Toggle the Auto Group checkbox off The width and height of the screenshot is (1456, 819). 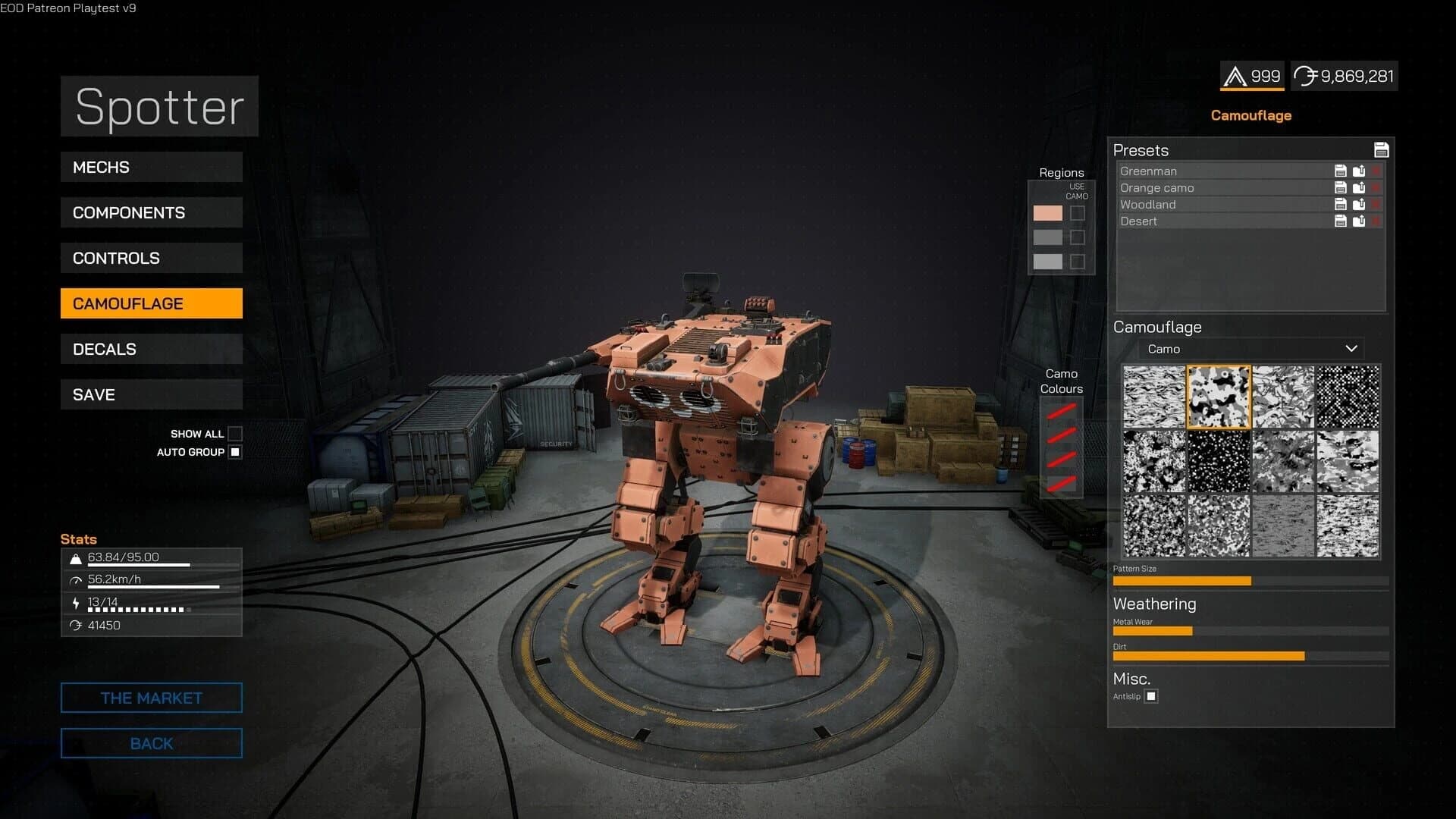236,452
